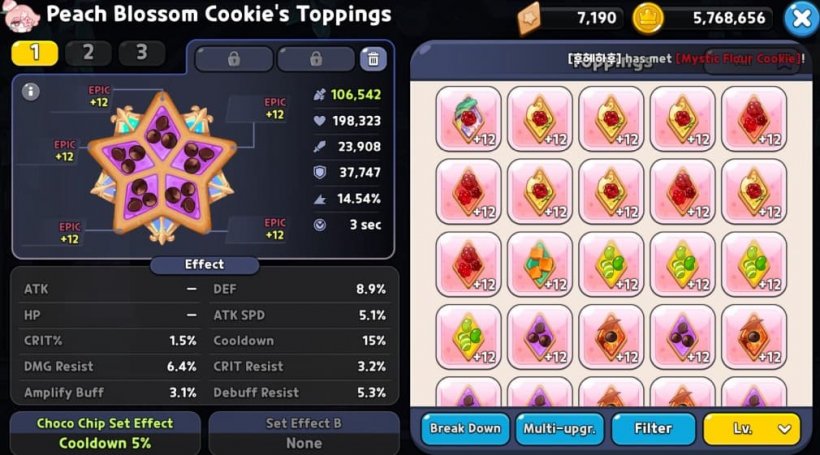The height and width of the screenshot is (455, 820).
Task: Open the info icon on the topping panel
Action: click(30, 92)
